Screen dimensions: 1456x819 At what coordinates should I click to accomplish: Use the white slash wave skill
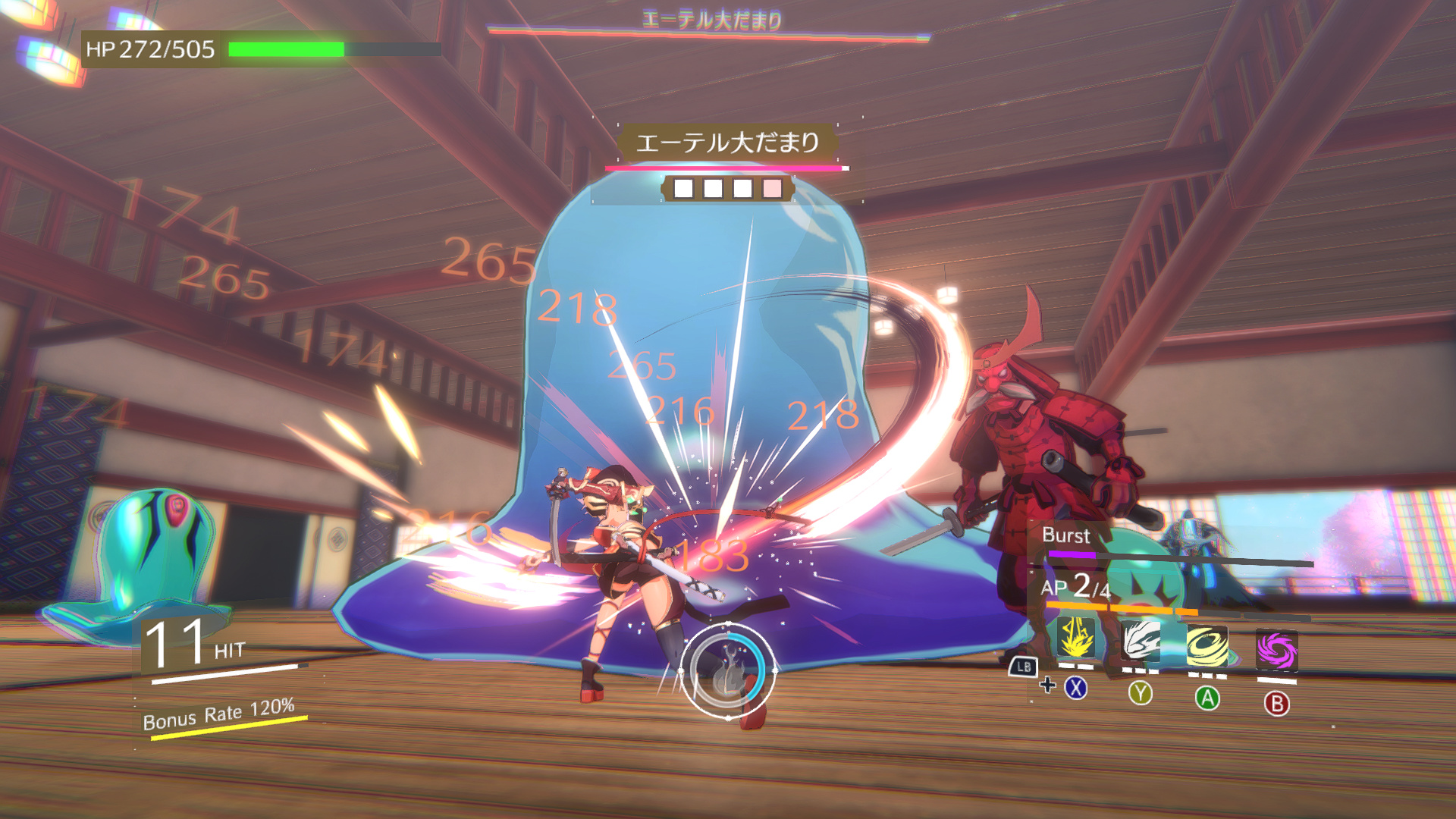[x=1141, y=641]
